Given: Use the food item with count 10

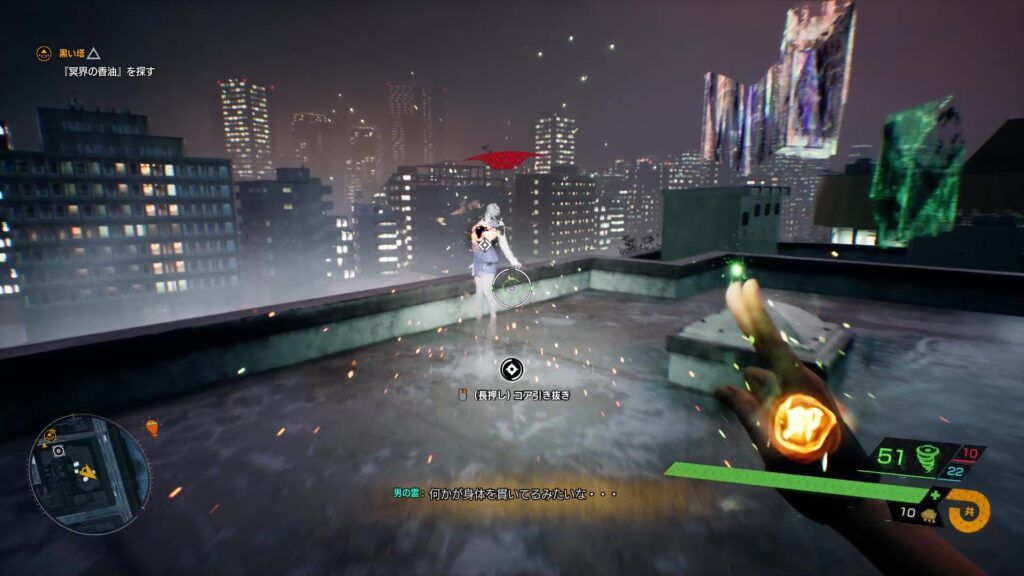Looking at the screenshot, I should pyautogui.click(x=926, y=513).
